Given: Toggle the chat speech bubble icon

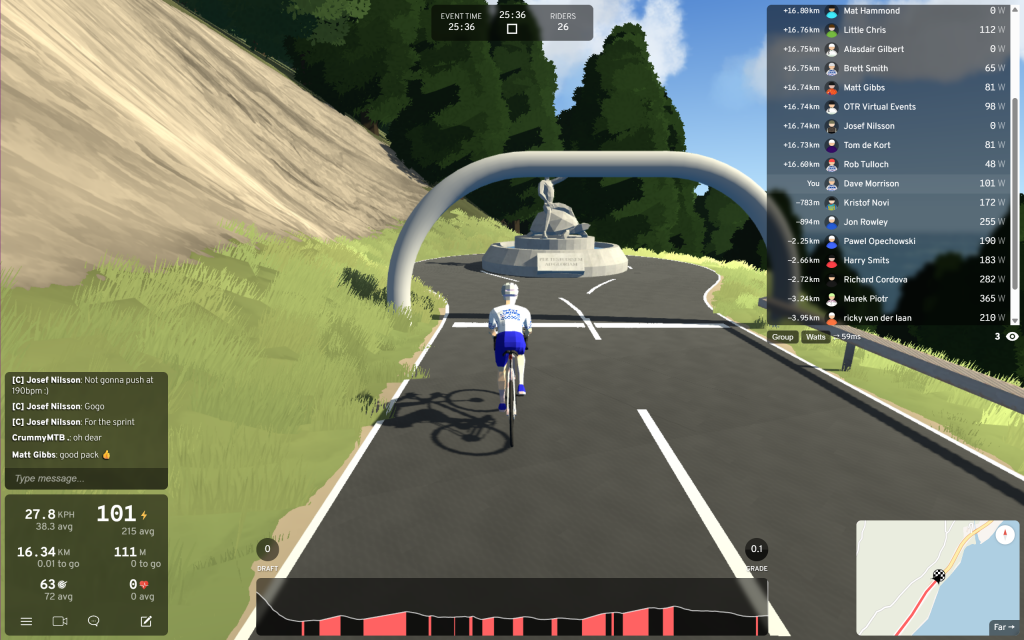Looking at the screenshot, I should coord(93,621).
